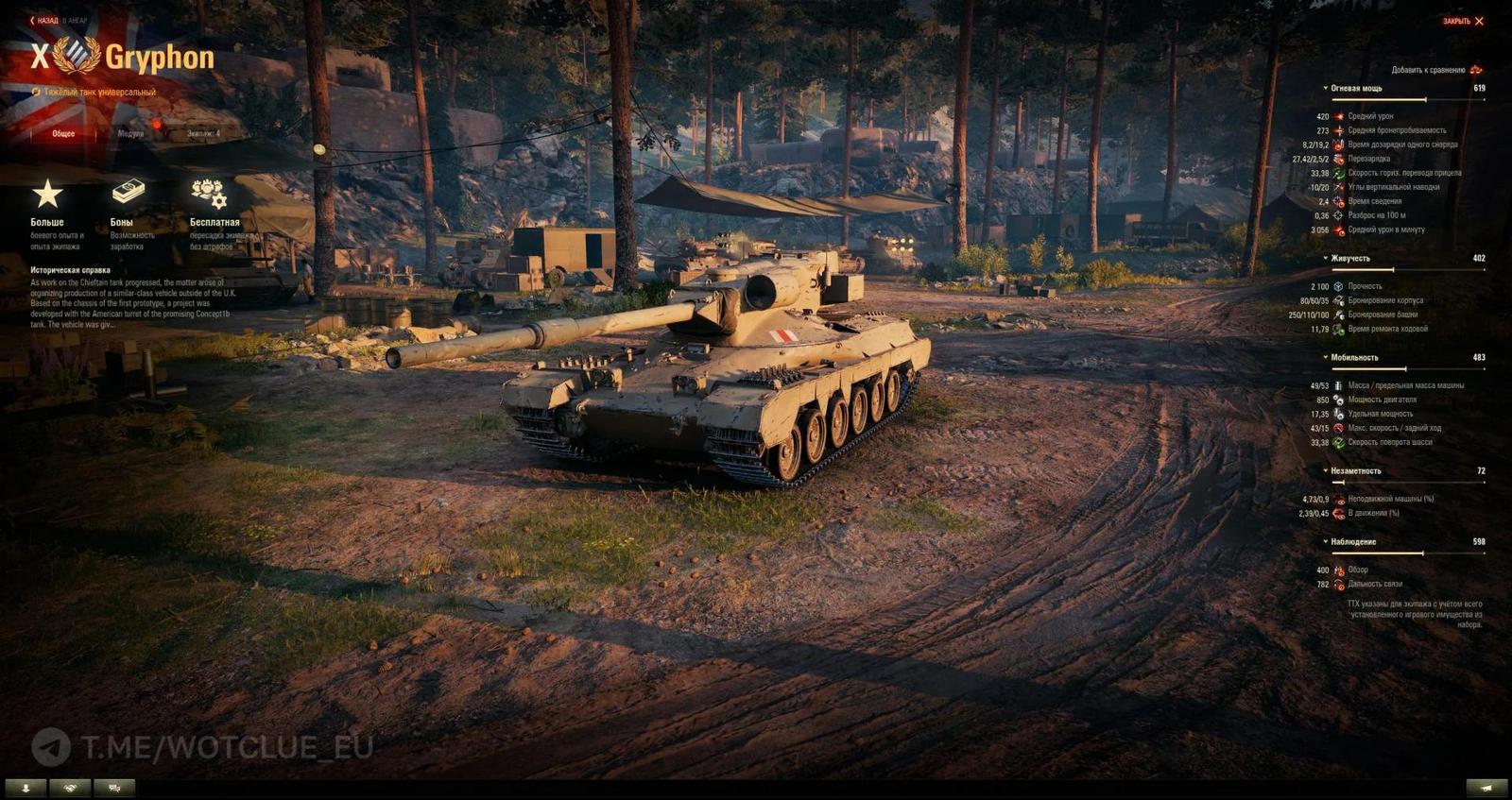Viewport: 1512px width, 800px height.
Task: Collapse the Огневая мощь section
Action: coord(1326,89)
